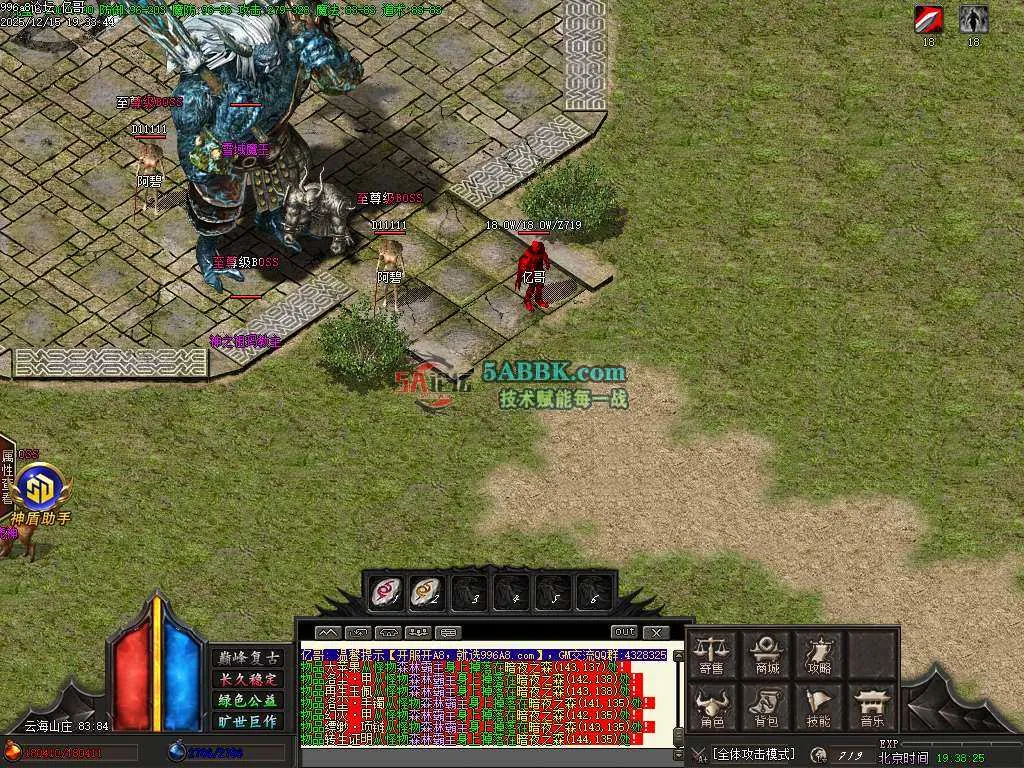This screenshot has width=1024, height=768.
Task: Open the 技能 skills panel
Action: click(818, 706)
